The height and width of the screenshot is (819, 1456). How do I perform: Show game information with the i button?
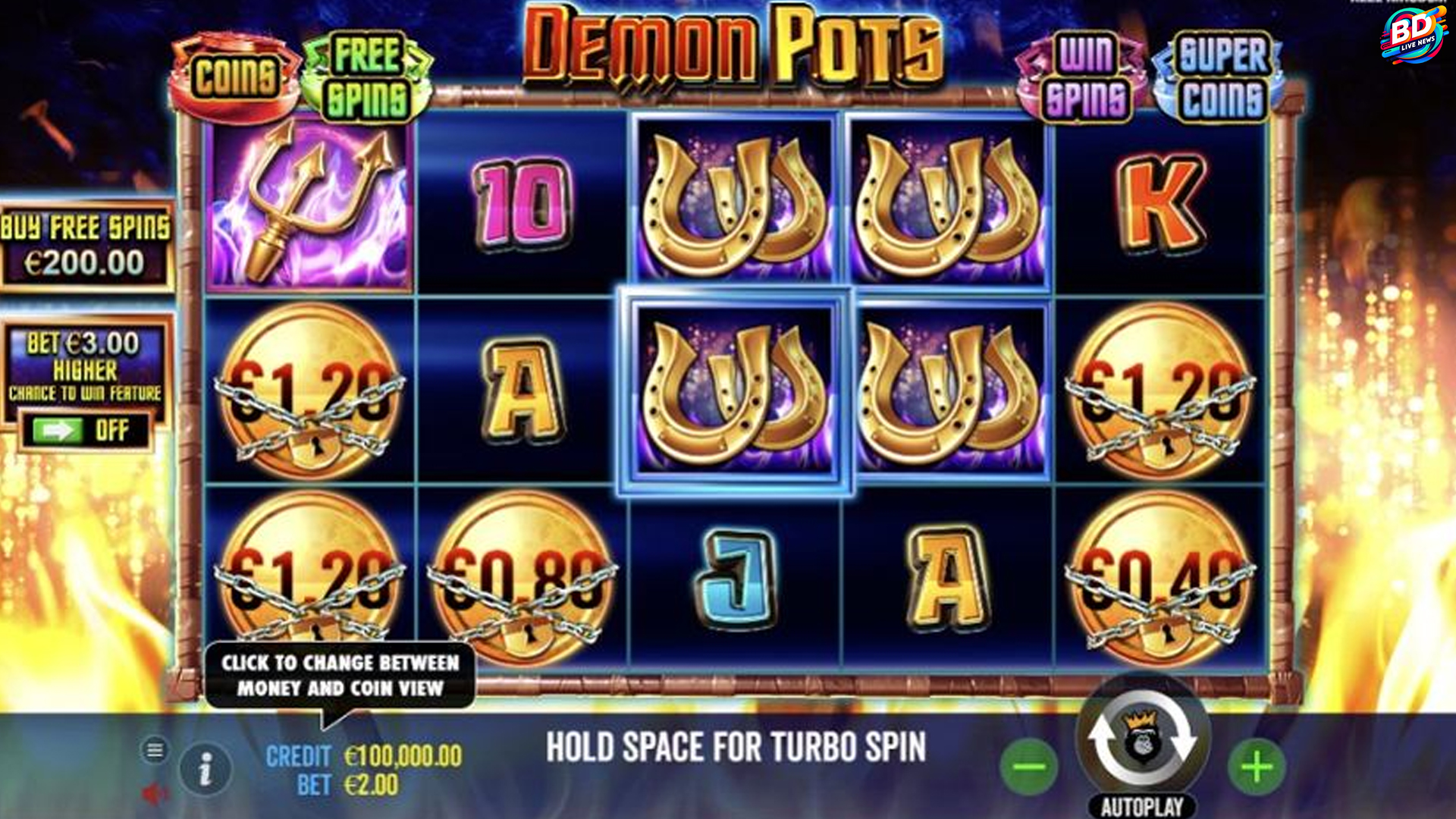click(205, 770)
